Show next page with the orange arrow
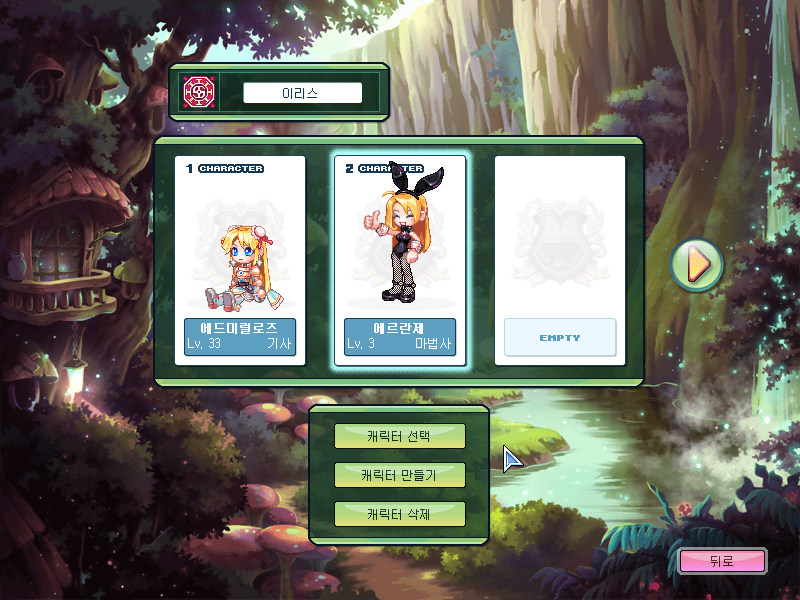 coord(696,265)
